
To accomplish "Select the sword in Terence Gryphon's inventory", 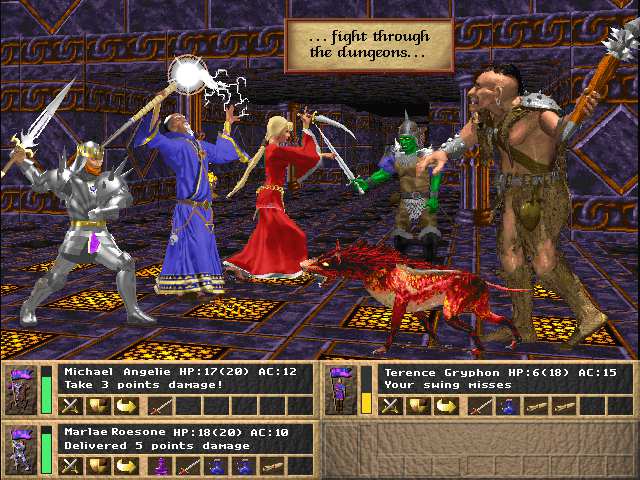I will [481, 406].
